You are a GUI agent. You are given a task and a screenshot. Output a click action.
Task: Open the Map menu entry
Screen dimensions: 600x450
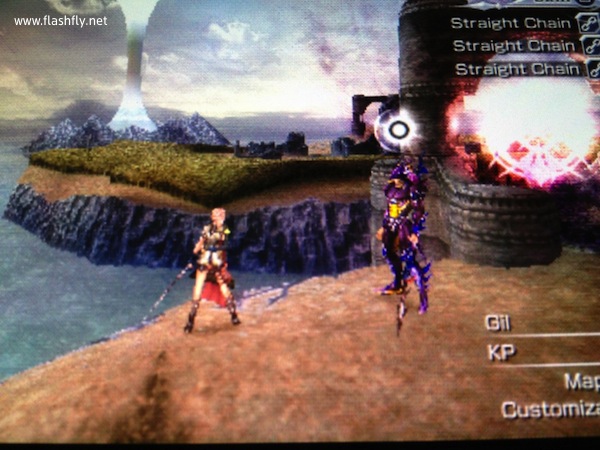click(x=581, y=381)
